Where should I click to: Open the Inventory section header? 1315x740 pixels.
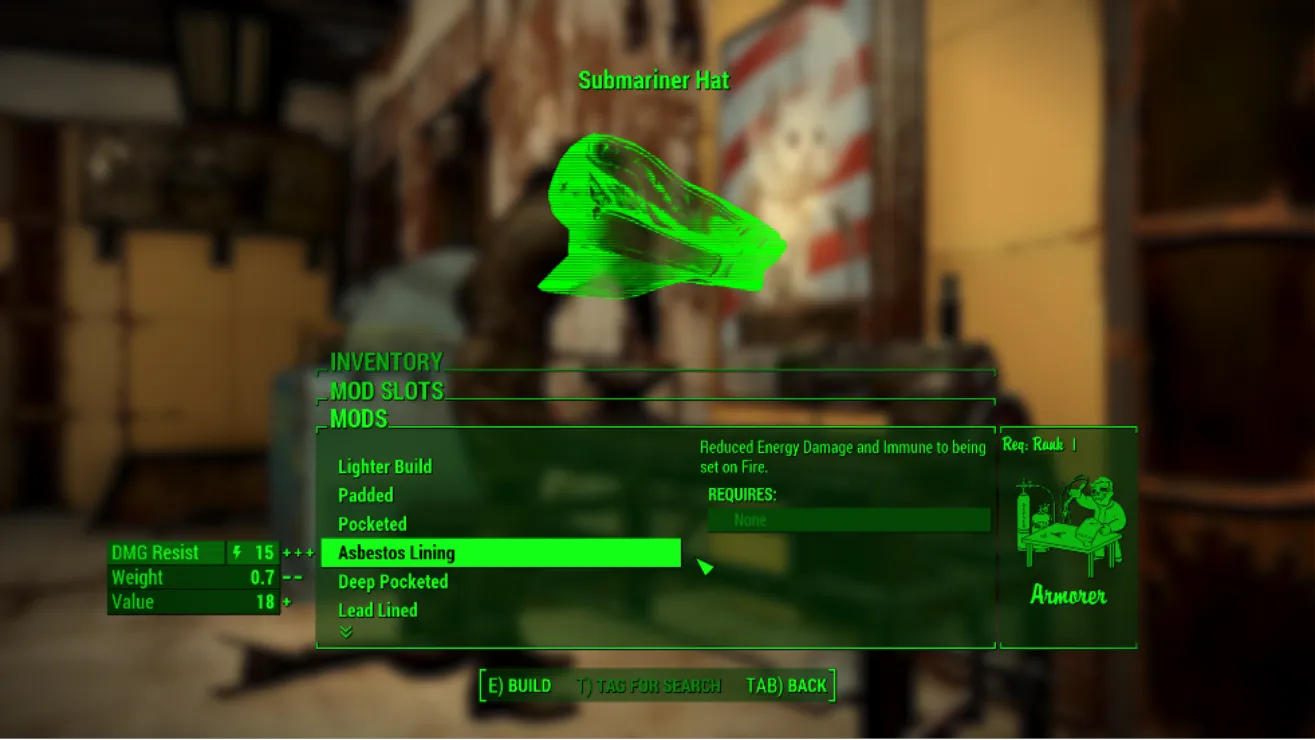386,362
